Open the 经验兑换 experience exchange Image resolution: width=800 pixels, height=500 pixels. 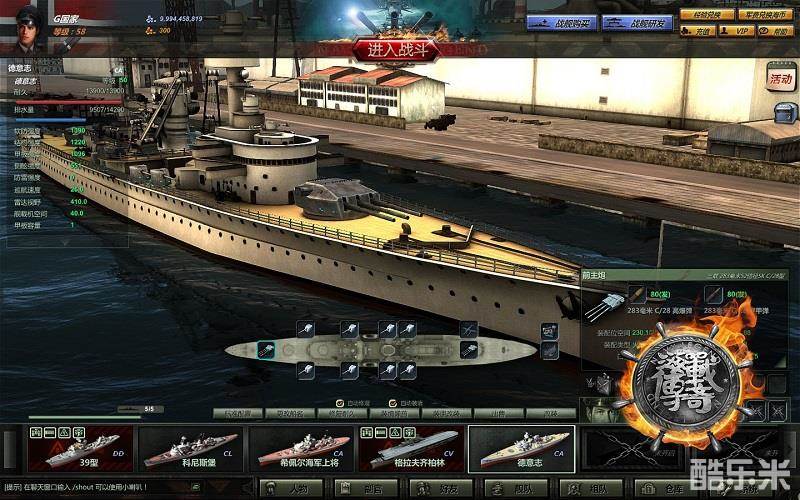tap(701, 14)
